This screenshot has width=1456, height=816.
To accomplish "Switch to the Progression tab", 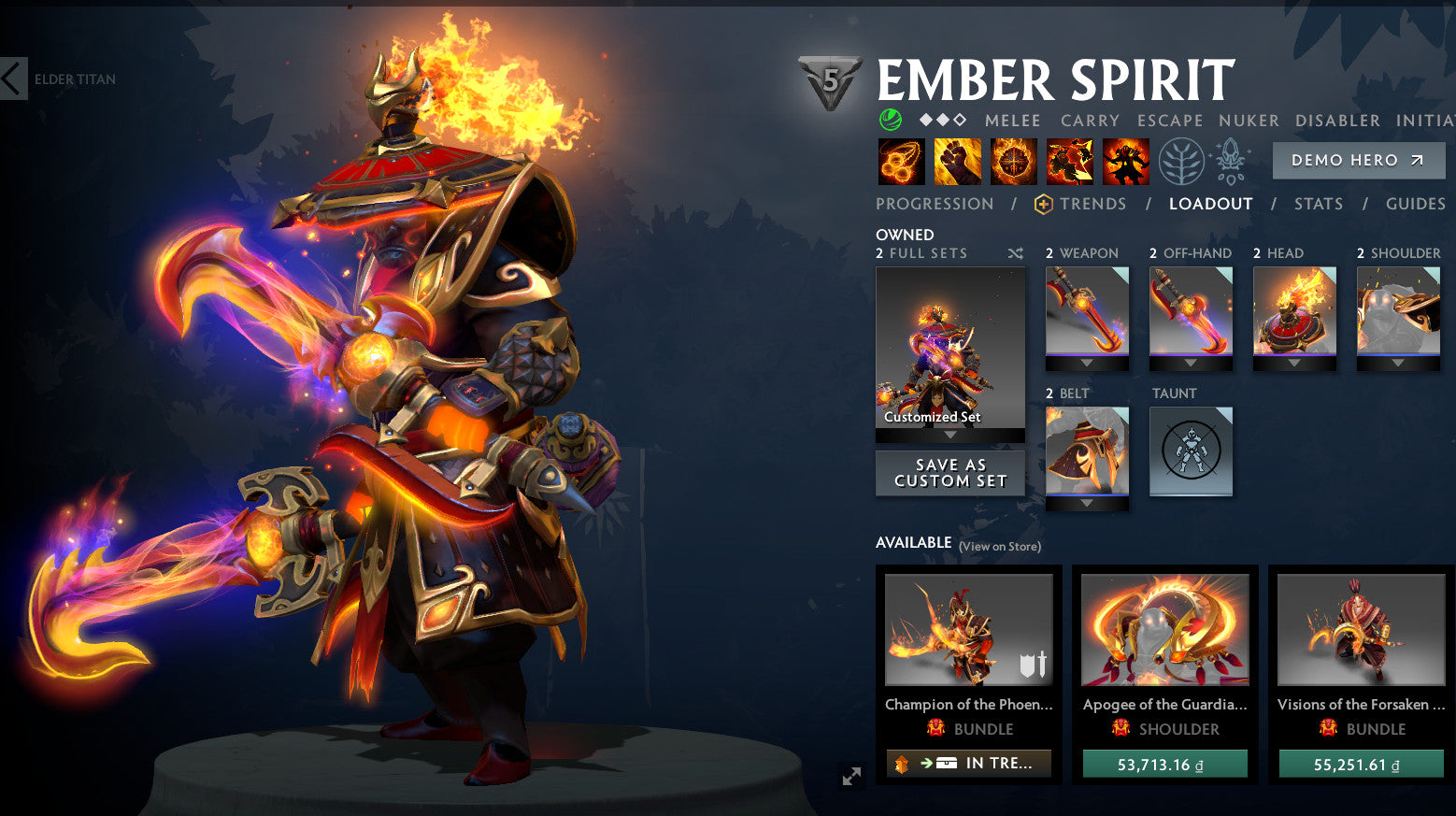I will [x=935, y=204].
